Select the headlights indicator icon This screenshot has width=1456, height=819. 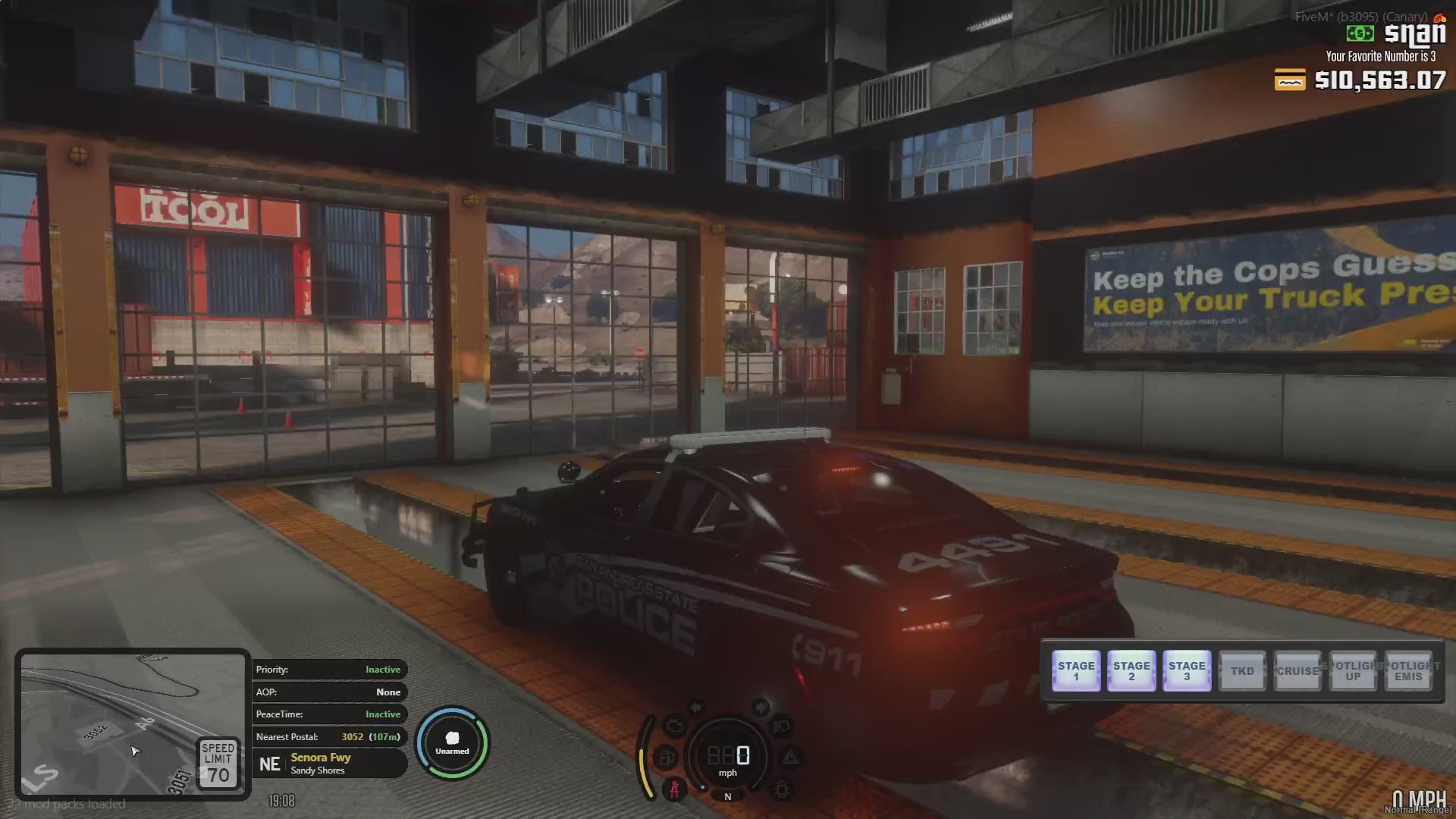(781, 726)
